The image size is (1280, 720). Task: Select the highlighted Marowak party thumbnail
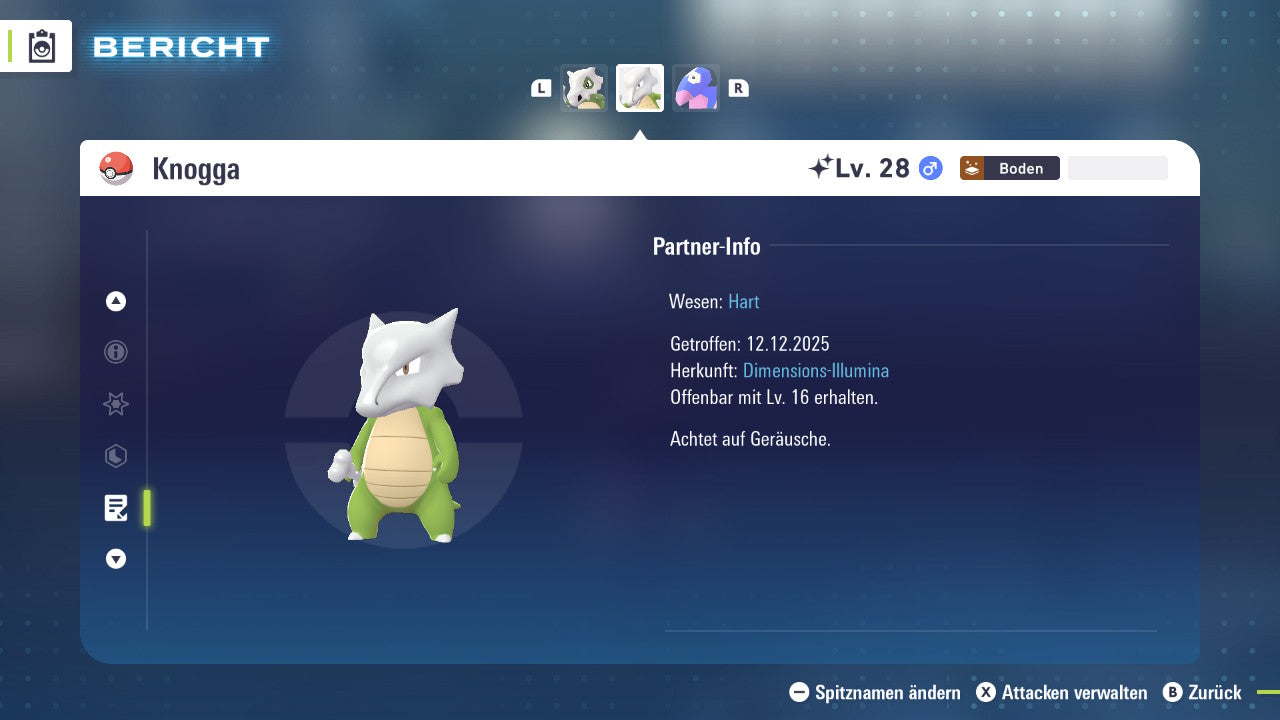point(640,88)
